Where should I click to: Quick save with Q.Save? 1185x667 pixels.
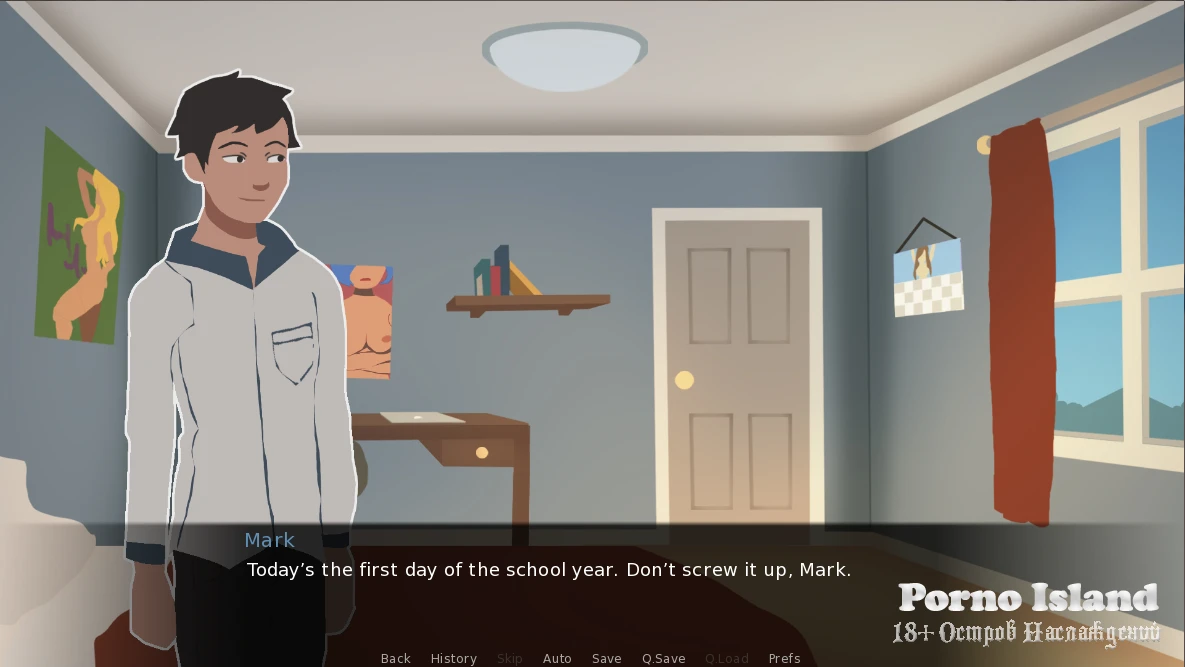point(663,658)
